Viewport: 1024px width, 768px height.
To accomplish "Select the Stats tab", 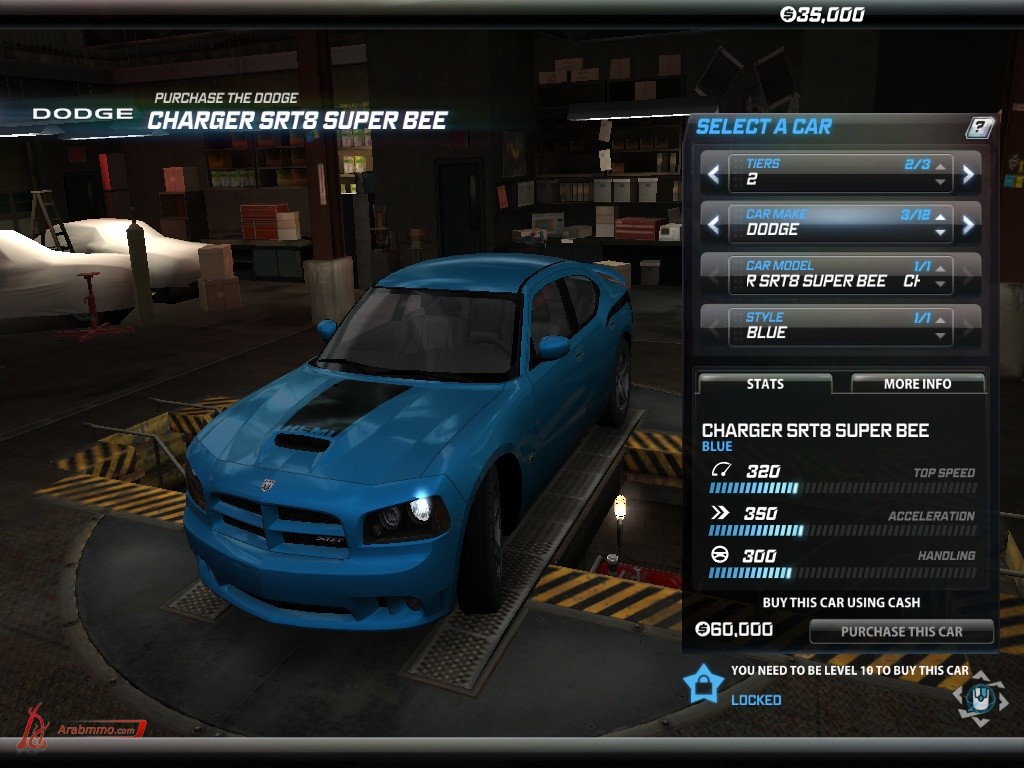I will click(765, 384).
